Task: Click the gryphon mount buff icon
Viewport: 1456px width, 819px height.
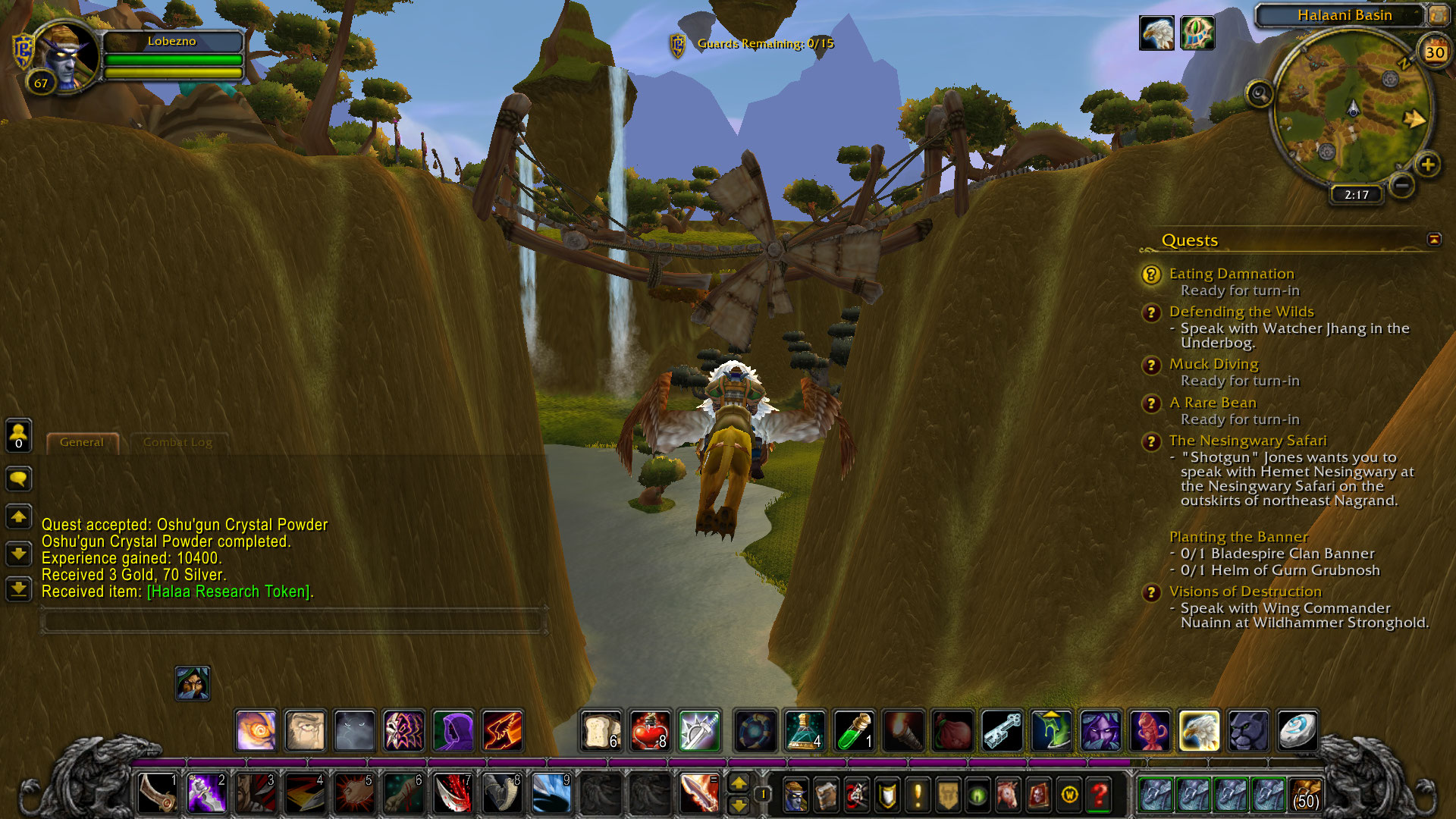Action: click(1156, 33)
